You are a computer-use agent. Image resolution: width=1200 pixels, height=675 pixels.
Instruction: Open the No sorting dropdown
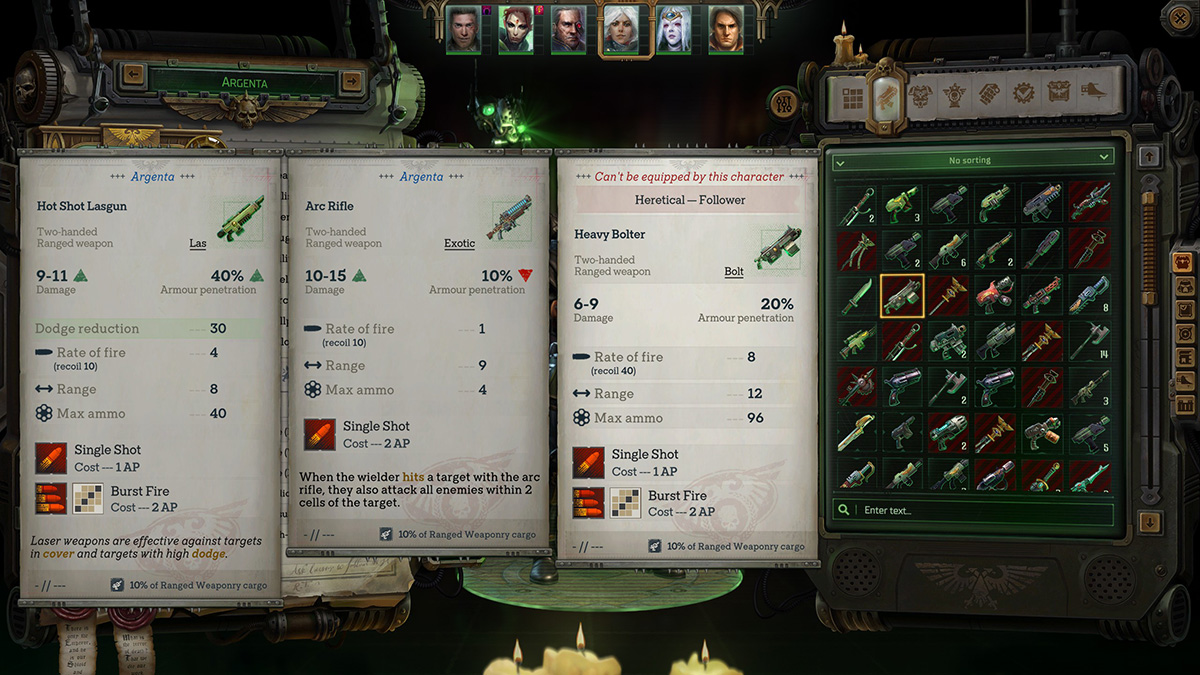[974, 159]
